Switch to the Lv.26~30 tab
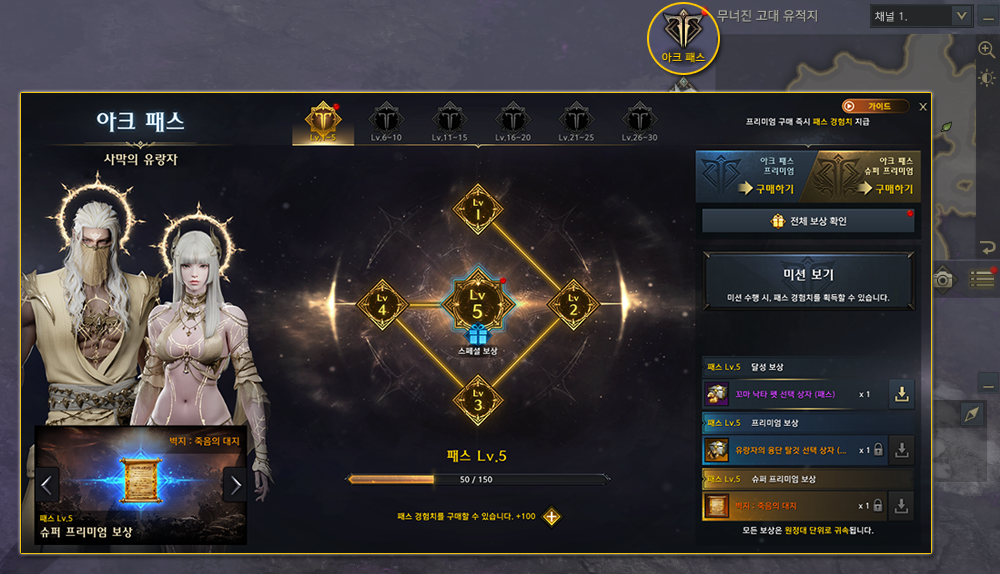The height and width of the screenshot is (574, 1000). pos(639,121)
